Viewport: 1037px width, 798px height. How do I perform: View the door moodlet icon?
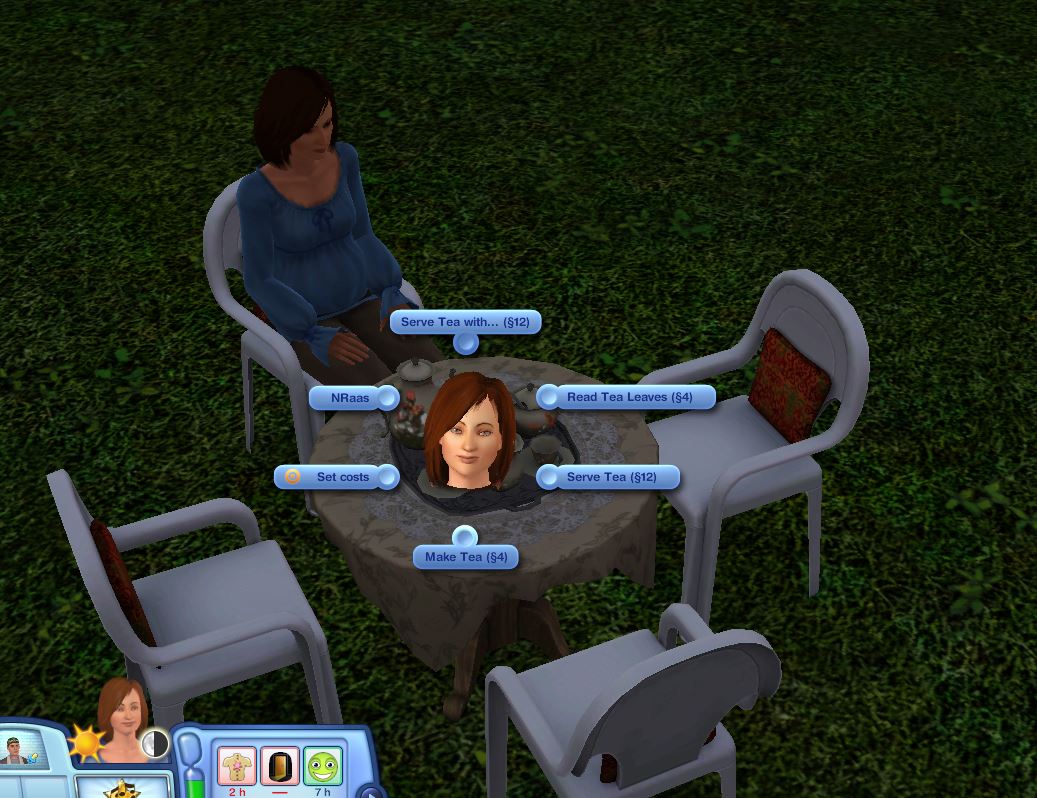click(280, 766)
